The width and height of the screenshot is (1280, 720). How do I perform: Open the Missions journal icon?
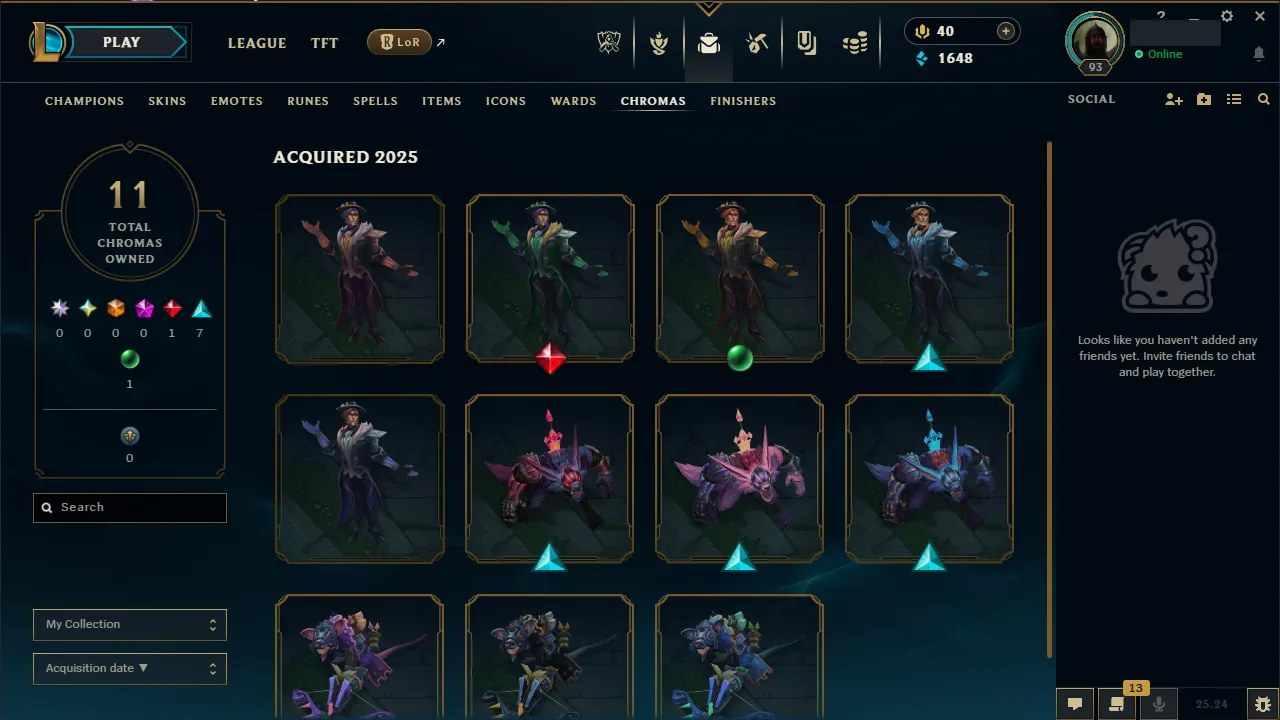tap(806, 42)
